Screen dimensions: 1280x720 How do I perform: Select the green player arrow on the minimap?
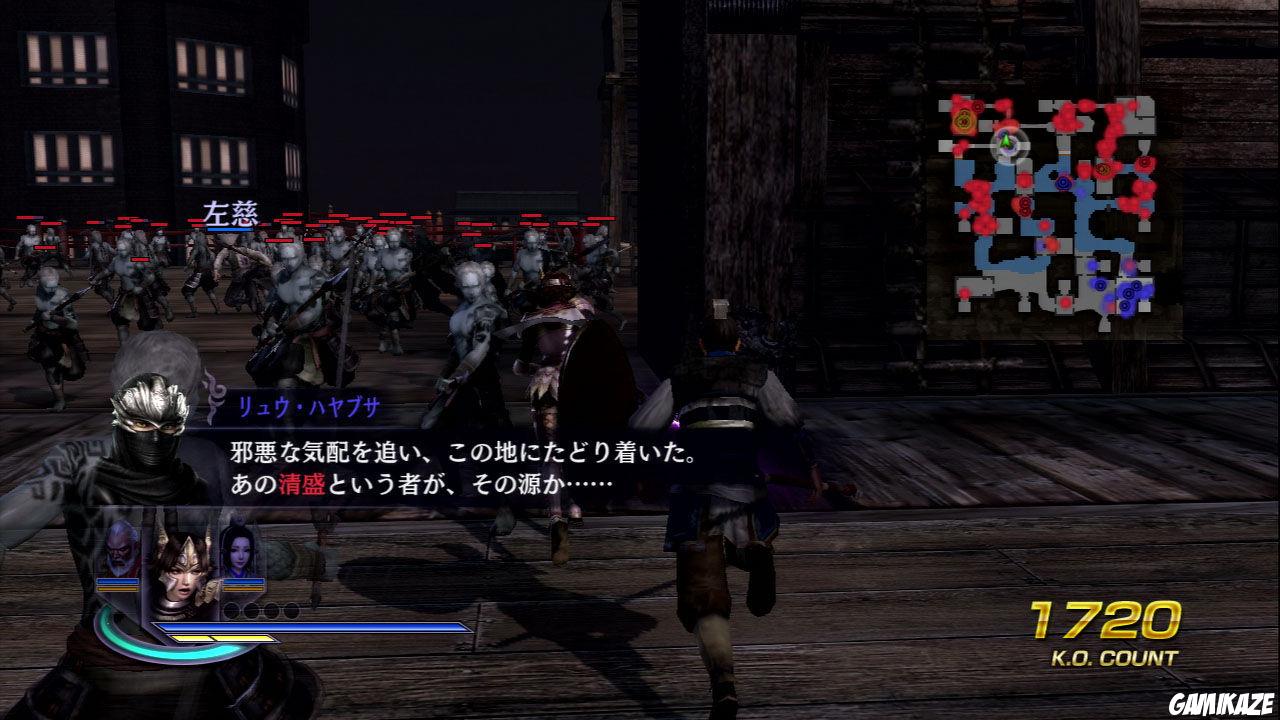(1005, 140)
